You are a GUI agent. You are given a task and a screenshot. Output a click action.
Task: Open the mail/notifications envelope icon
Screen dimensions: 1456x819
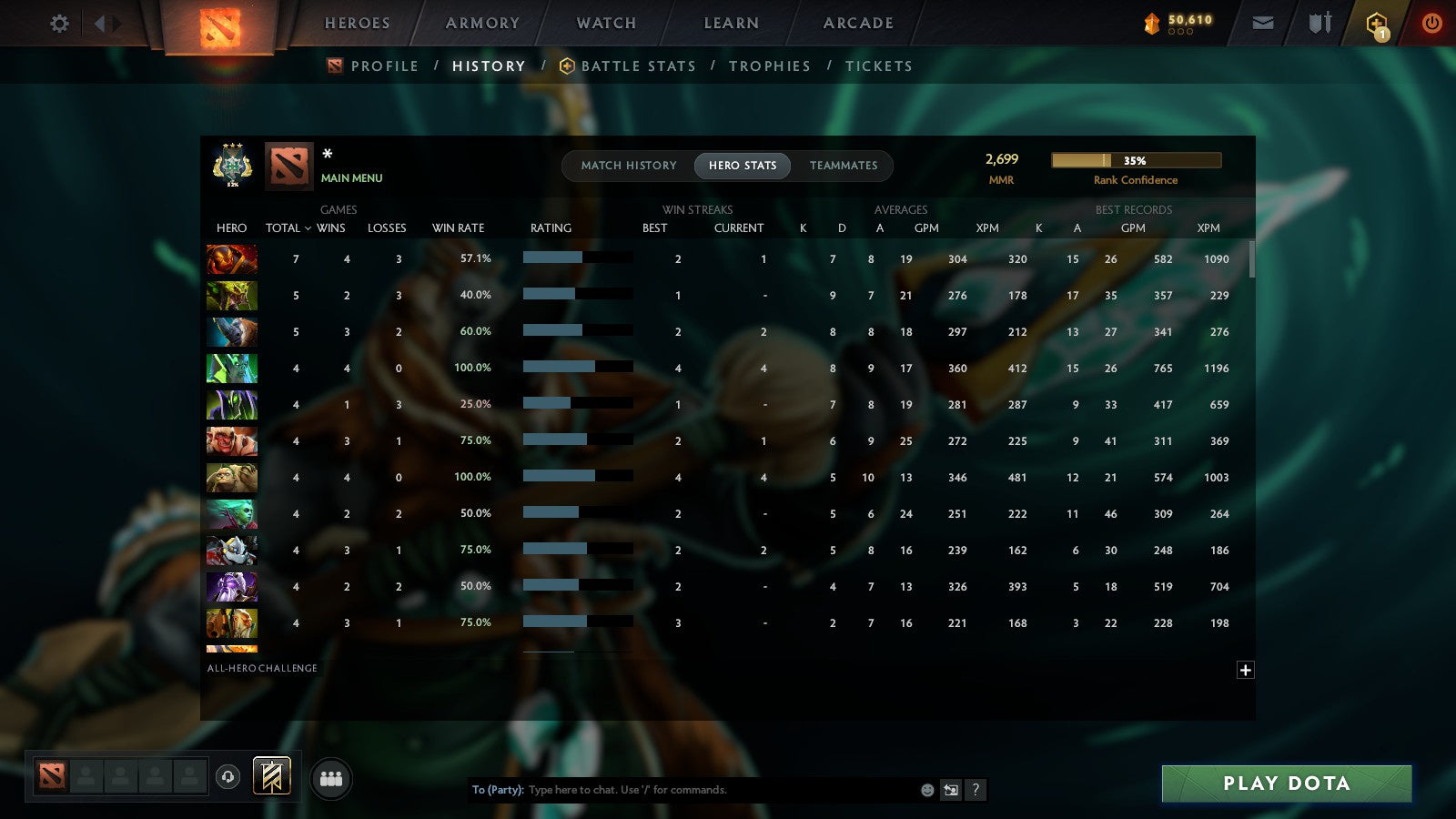(x=1263, y=23)
